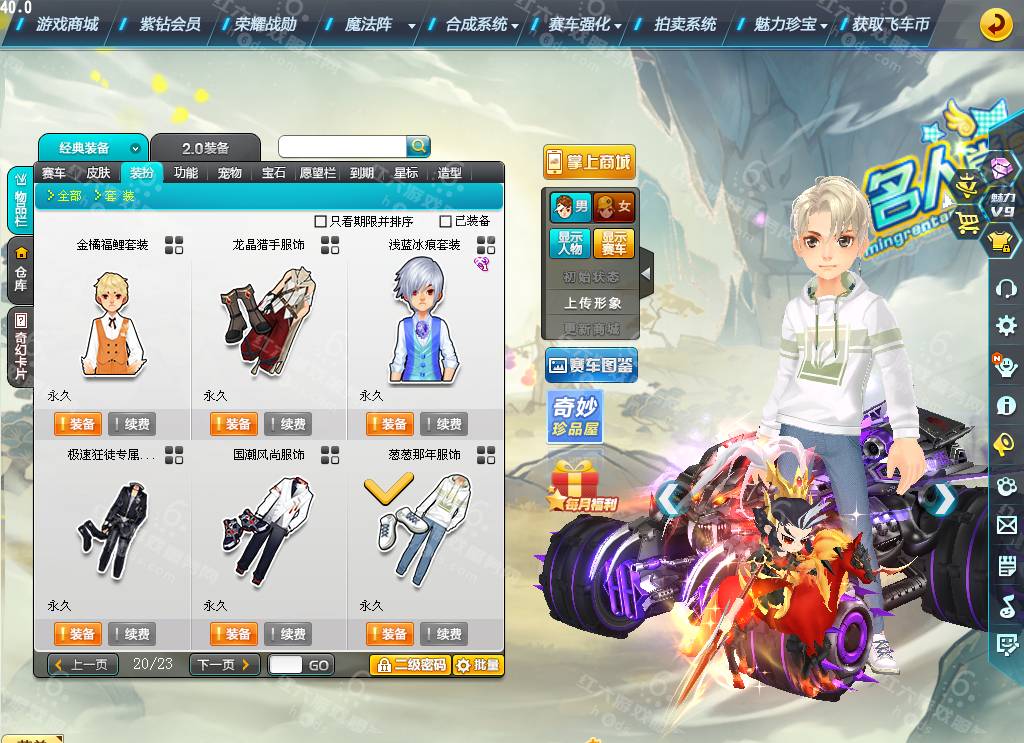This screenshot has width=1024, height=743.
Task: Toggle the 只看期限并排序 checkbox
Action: pos(321,221)
